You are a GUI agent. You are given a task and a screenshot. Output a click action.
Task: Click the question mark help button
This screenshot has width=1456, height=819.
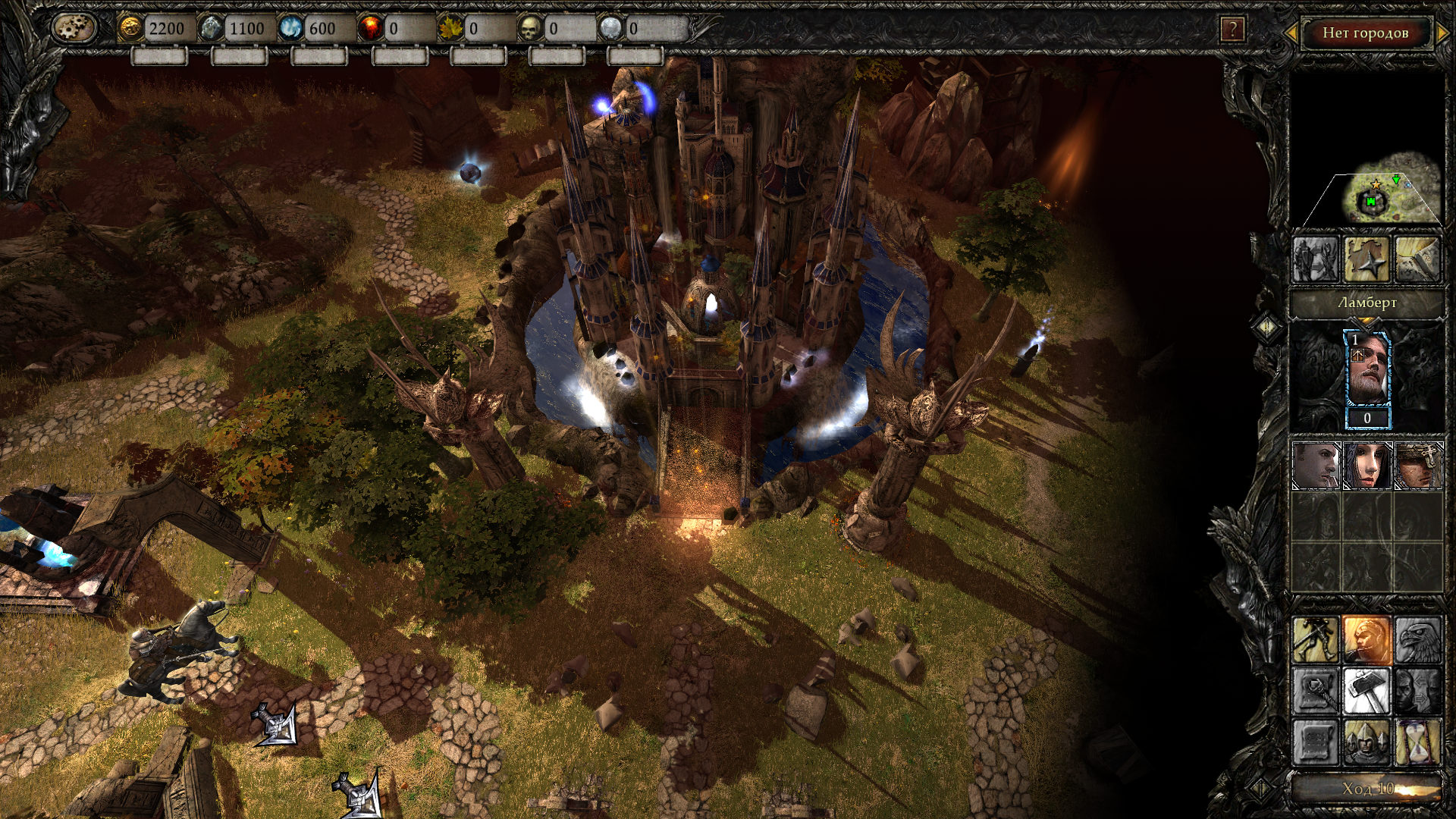coord(1232,30)
